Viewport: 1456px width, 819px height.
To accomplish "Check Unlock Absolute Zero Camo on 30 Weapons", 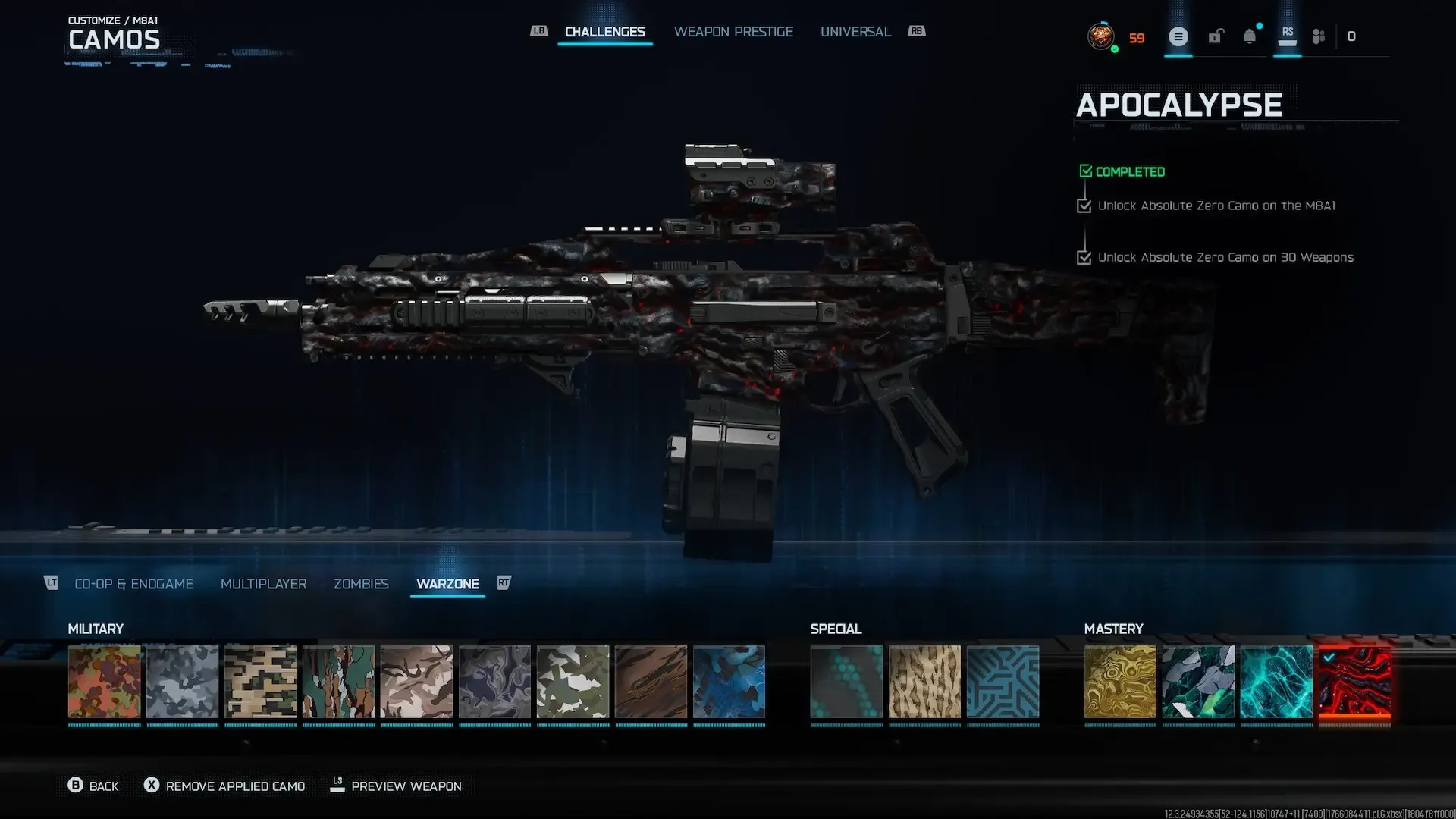I will click(1084, 257).
